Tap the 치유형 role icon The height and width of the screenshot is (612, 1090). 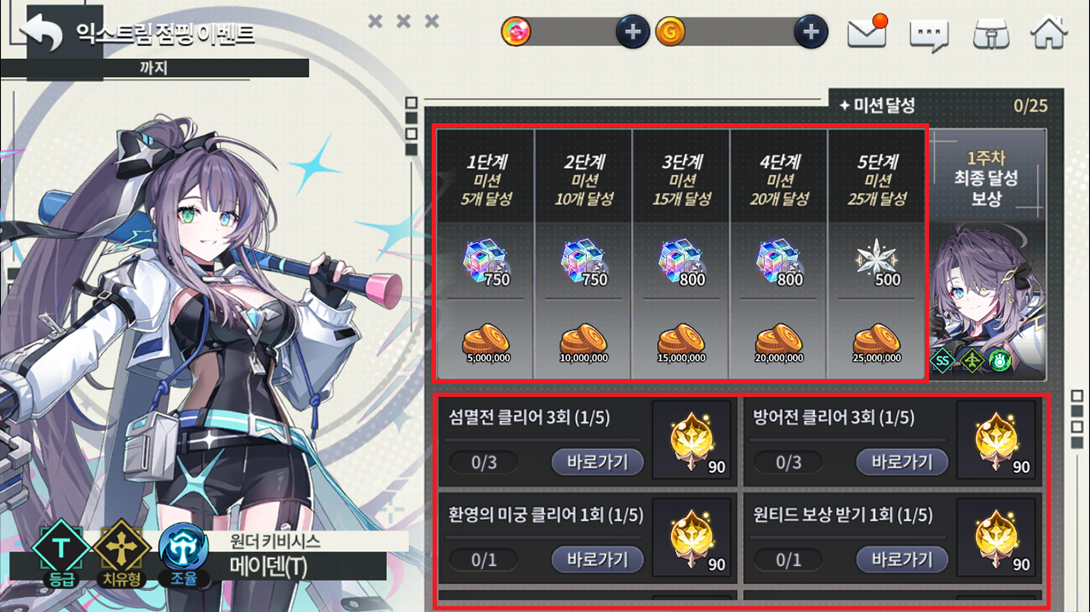click(x=121, y=551)
